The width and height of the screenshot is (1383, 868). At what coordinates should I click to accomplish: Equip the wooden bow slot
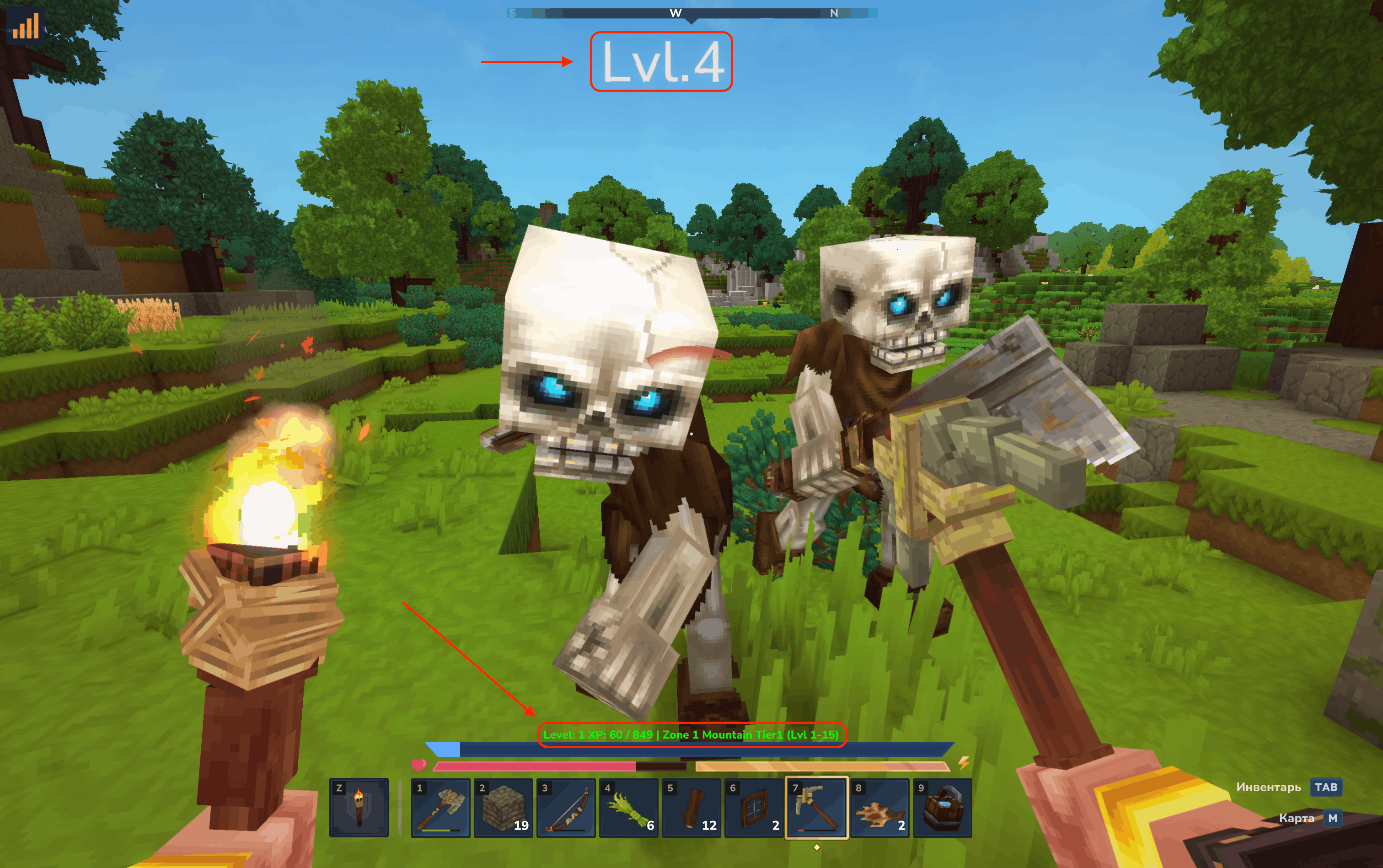click(566, 807)
